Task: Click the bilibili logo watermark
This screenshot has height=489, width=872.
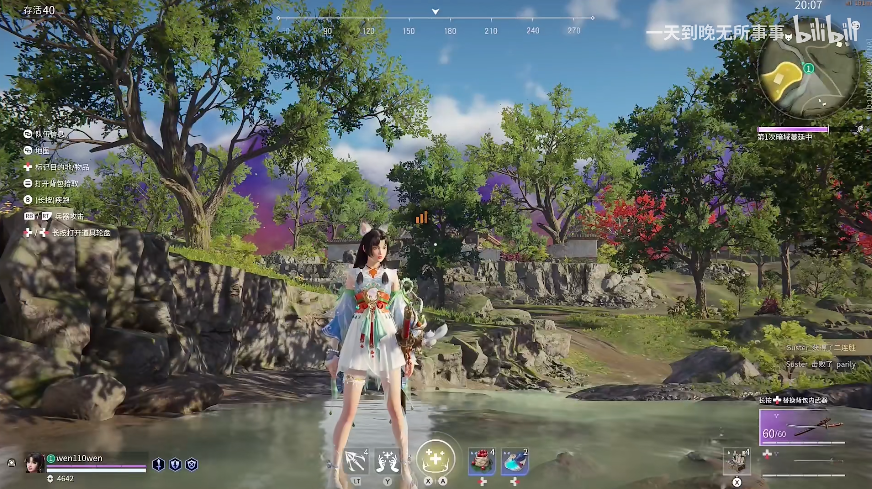Action: [826, 30]
